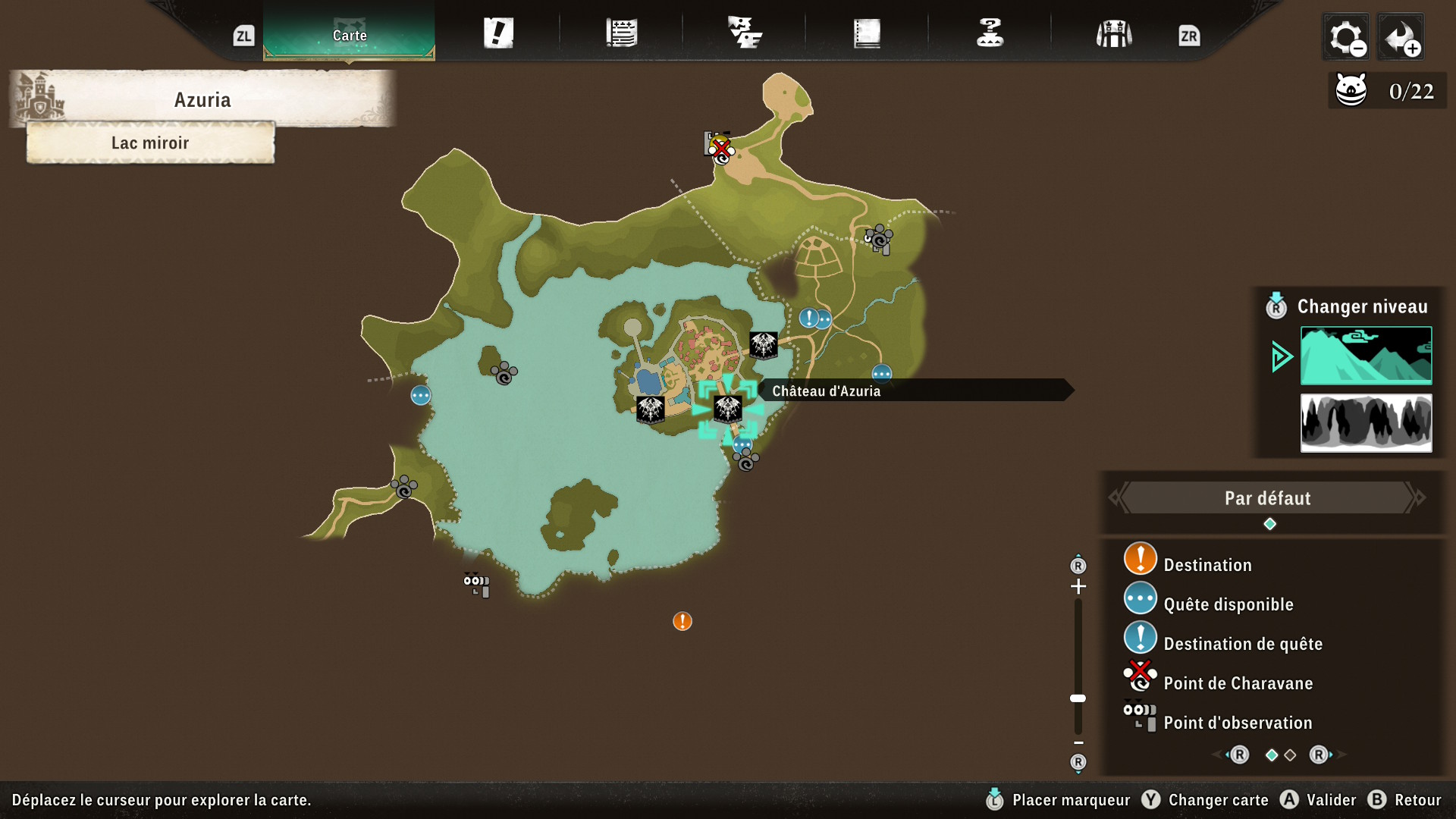Click the Quête disponible legend entry

(1228, 604)
